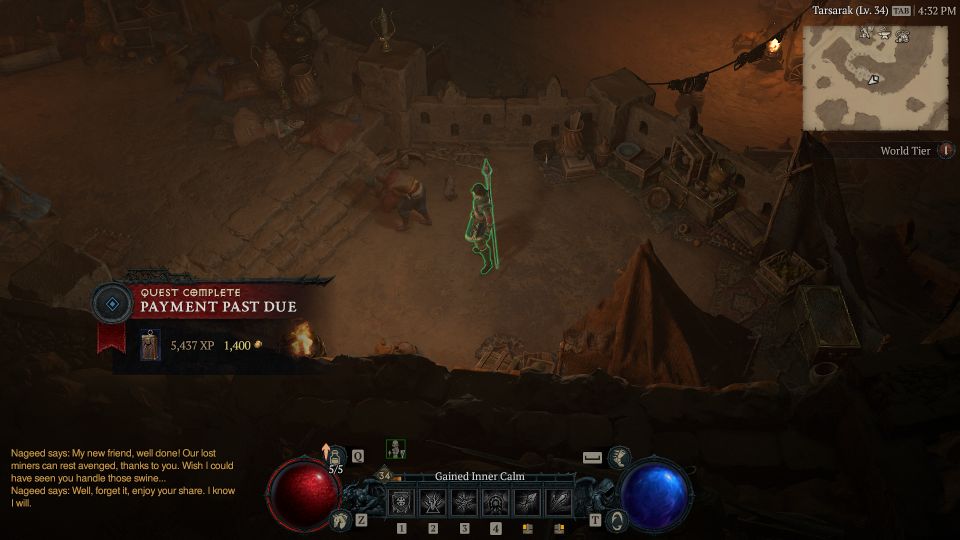
Task: Click the Payment Past Due quest banner
Action: click(x=218, y=306)
